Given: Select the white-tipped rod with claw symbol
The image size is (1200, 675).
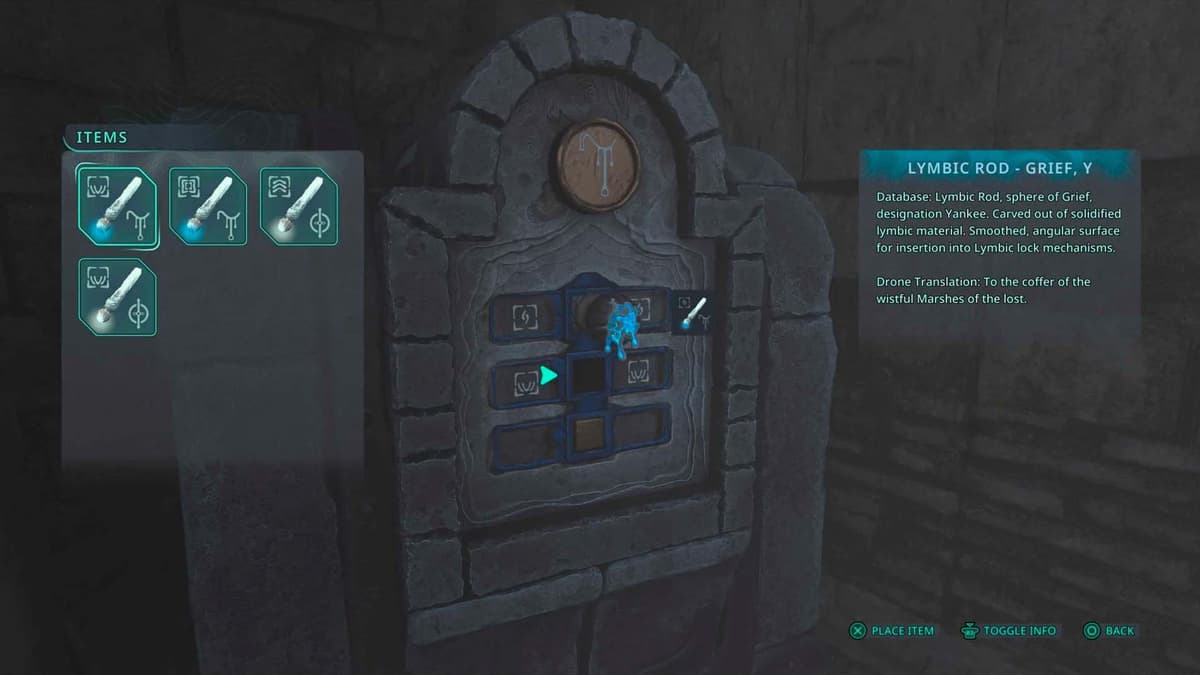Looking at the screenshot, I should 117,297.
